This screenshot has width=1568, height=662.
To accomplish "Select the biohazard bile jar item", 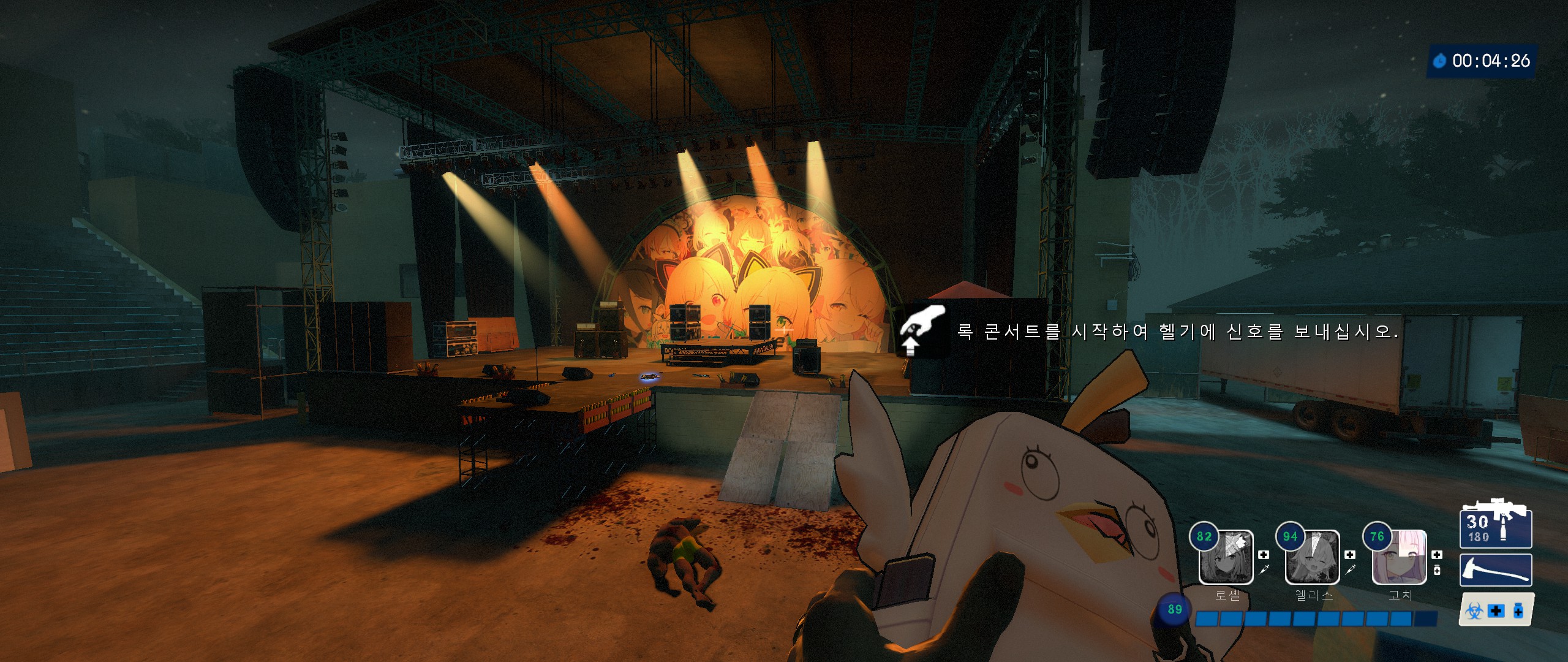I will 1474,611.
